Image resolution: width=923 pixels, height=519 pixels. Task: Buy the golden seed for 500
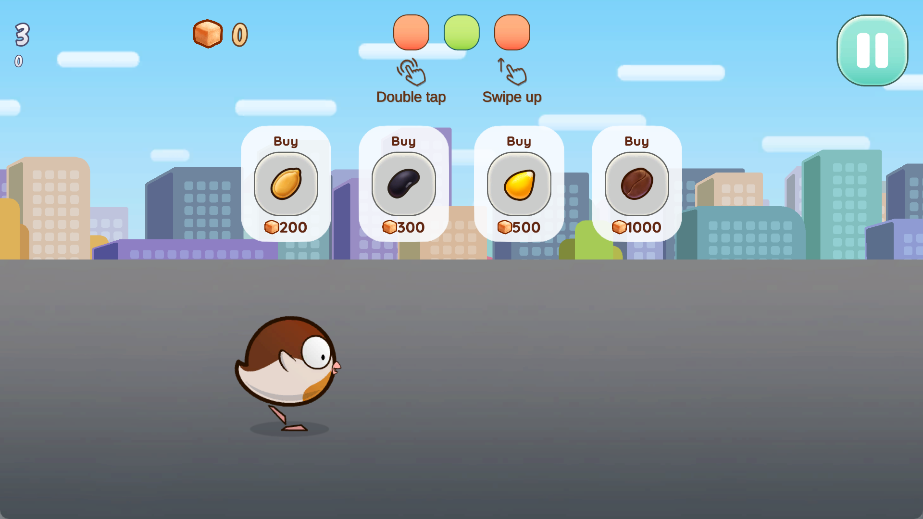point(519,184)
